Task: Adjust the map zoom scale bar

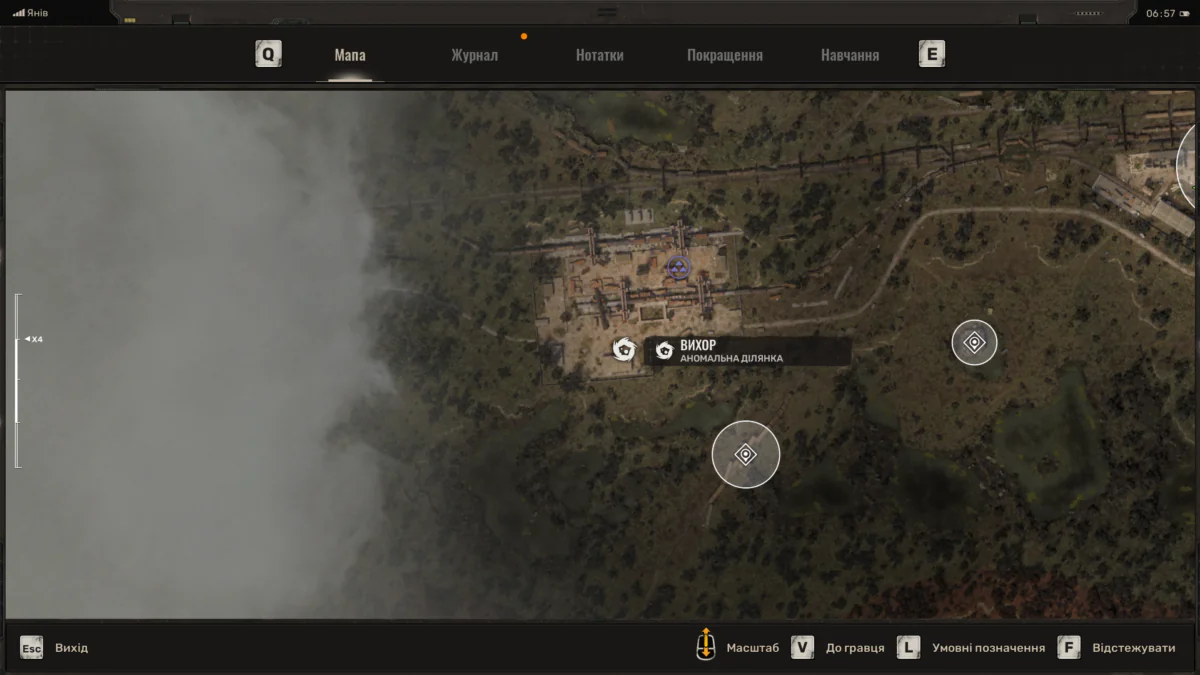Action: click(17, 380)
